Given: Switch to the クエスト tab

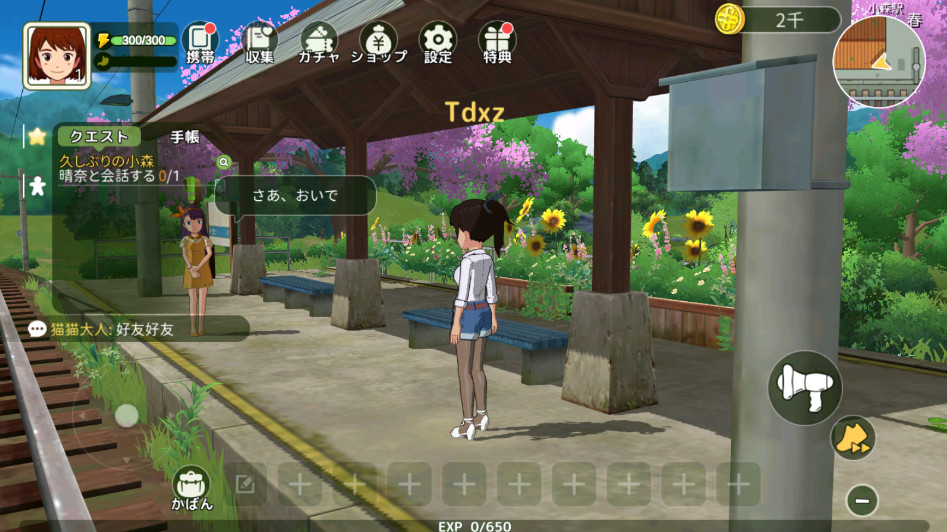Looking at the screenshot, I should coord(98,137).
